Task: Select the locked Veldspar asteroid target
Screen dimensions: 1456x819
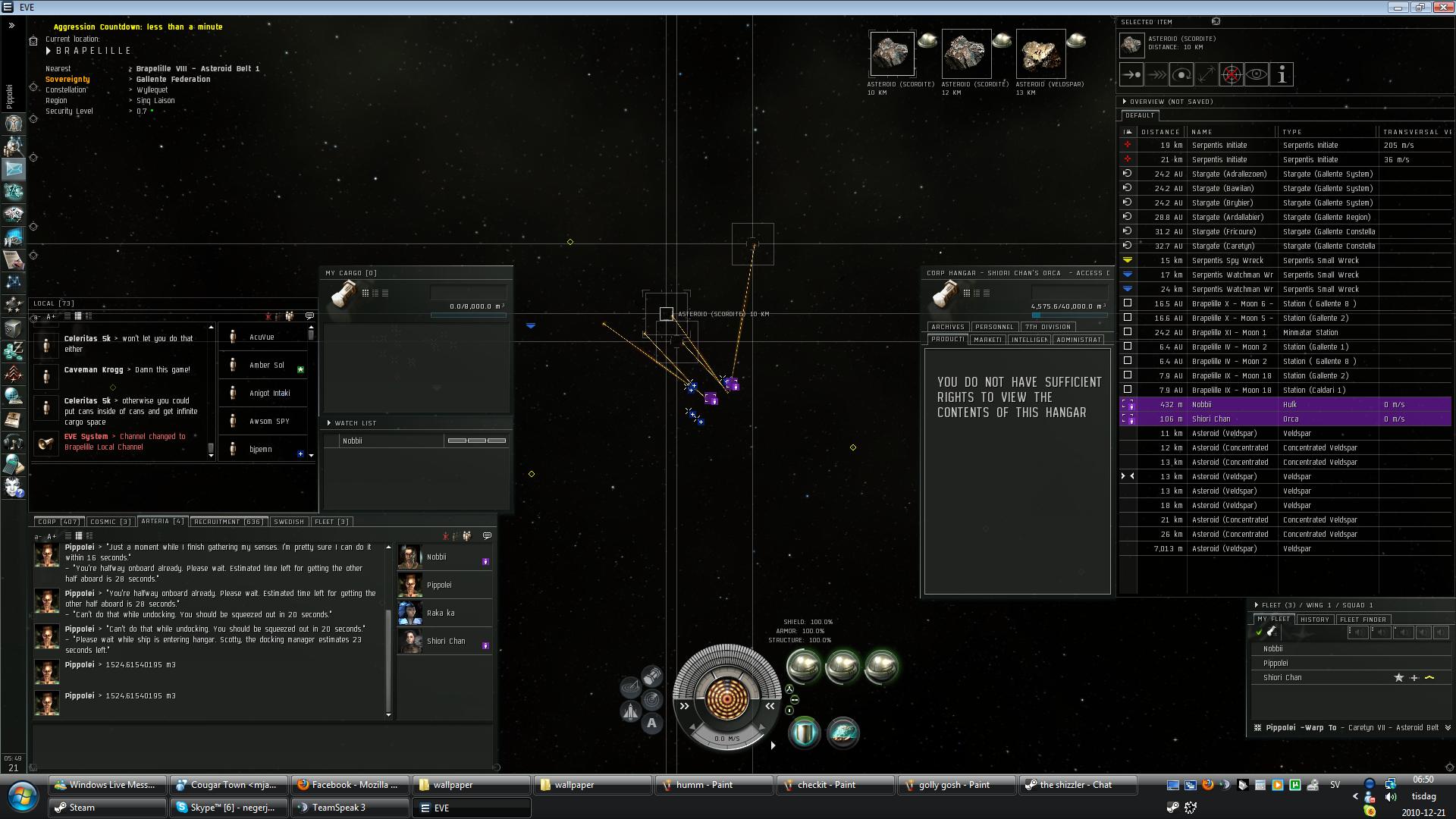Action: [1040, 54]
